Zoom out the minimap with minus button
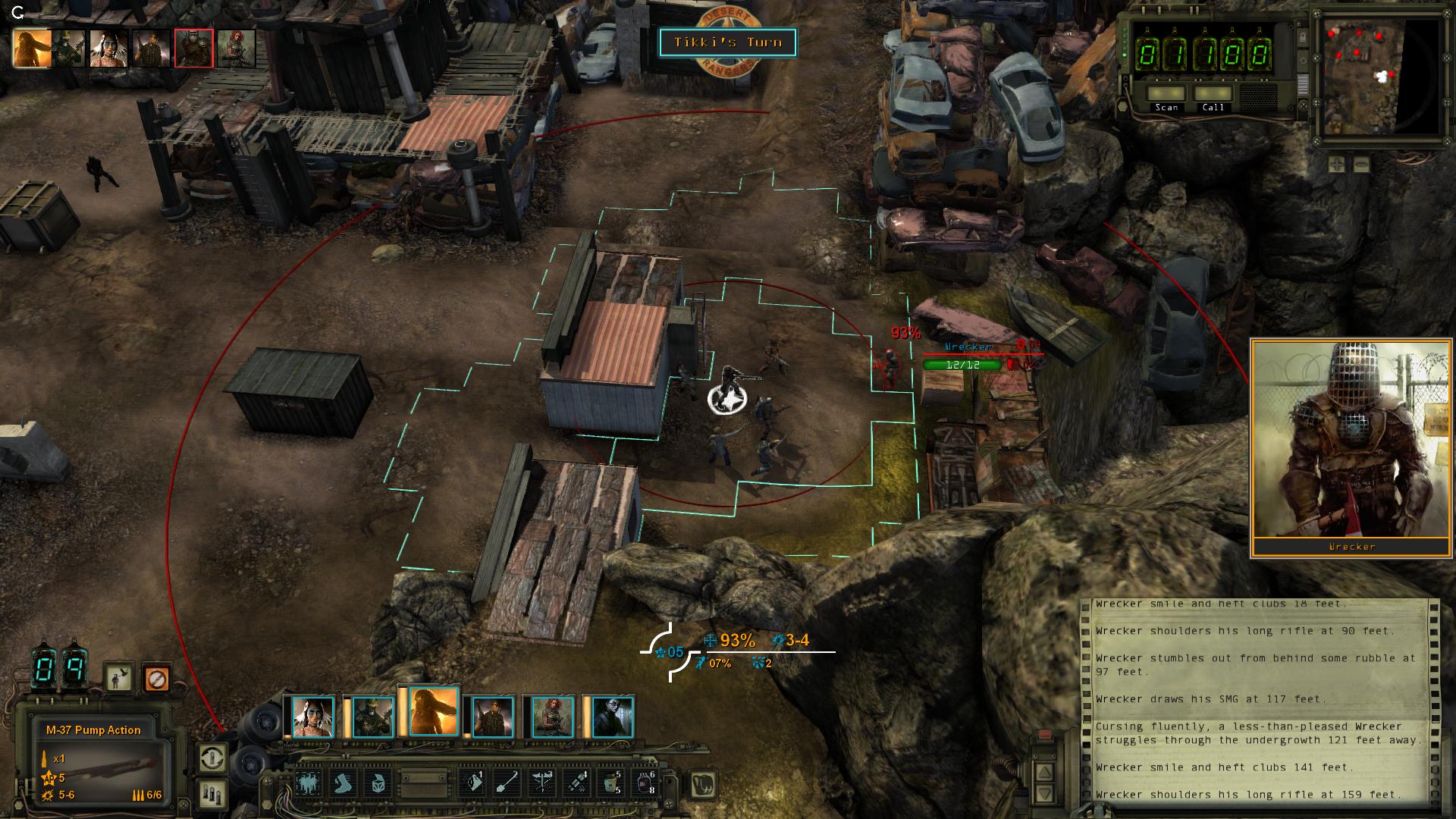The height and width of the screenshot is (819, 1456). (x=1361, y=164)
